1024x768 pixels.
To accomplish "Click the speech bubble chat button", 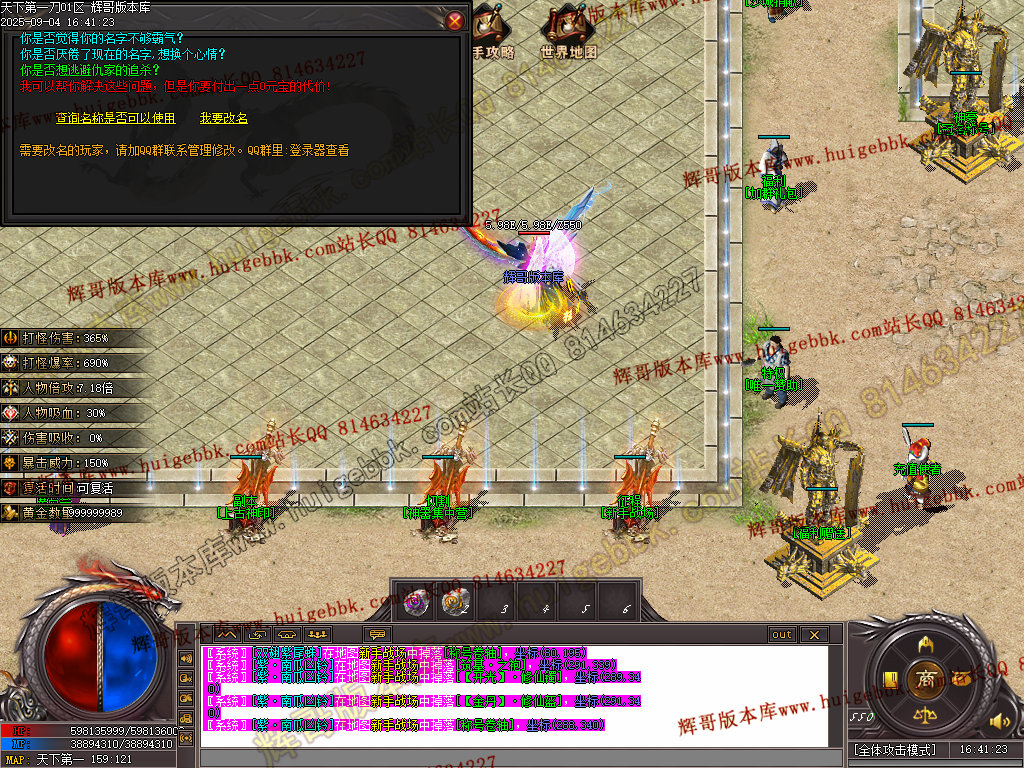I will [x=377, y=635].
